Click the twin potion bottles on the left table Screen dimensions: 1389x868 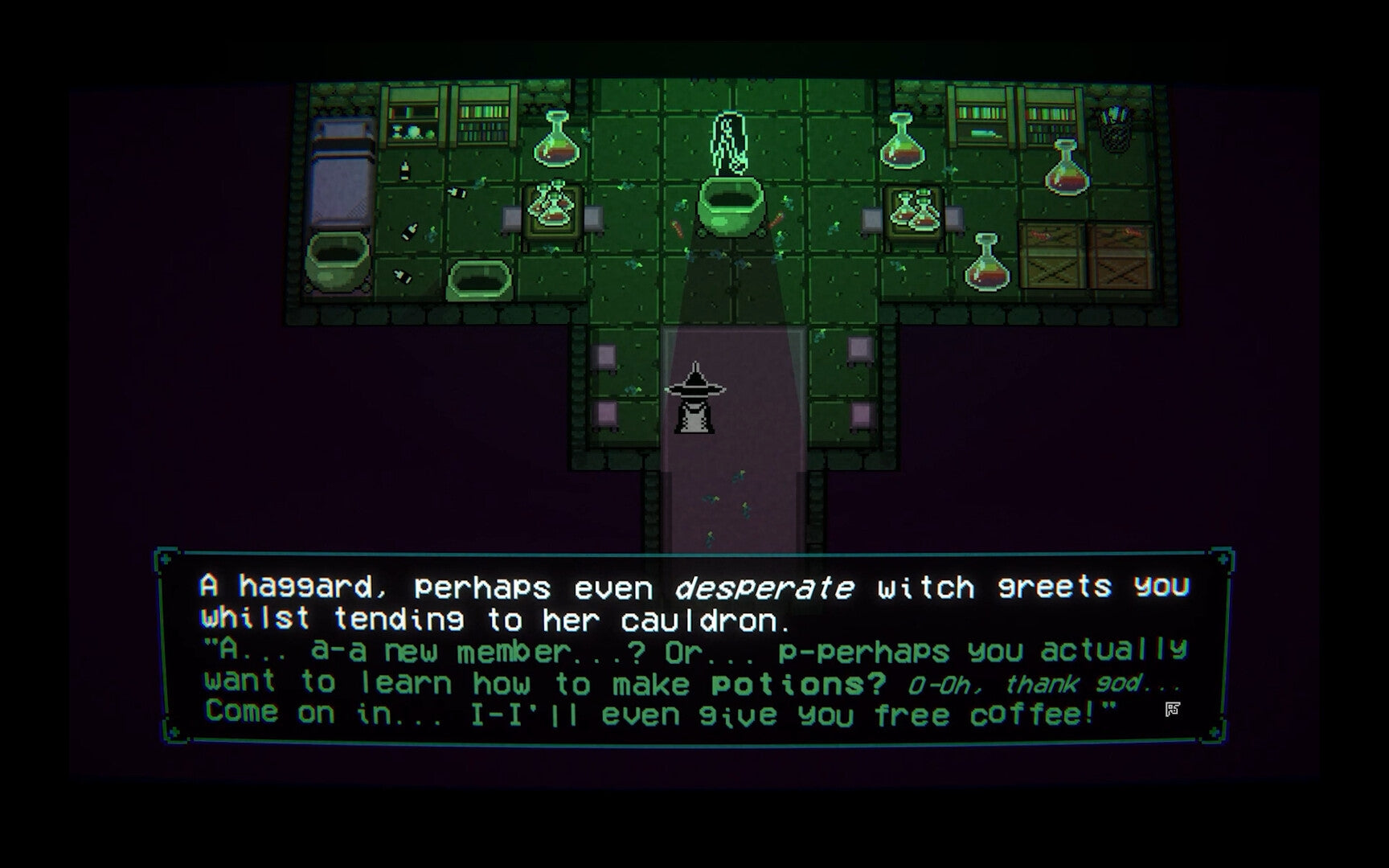pyautogui.click(x=551, y=205)
